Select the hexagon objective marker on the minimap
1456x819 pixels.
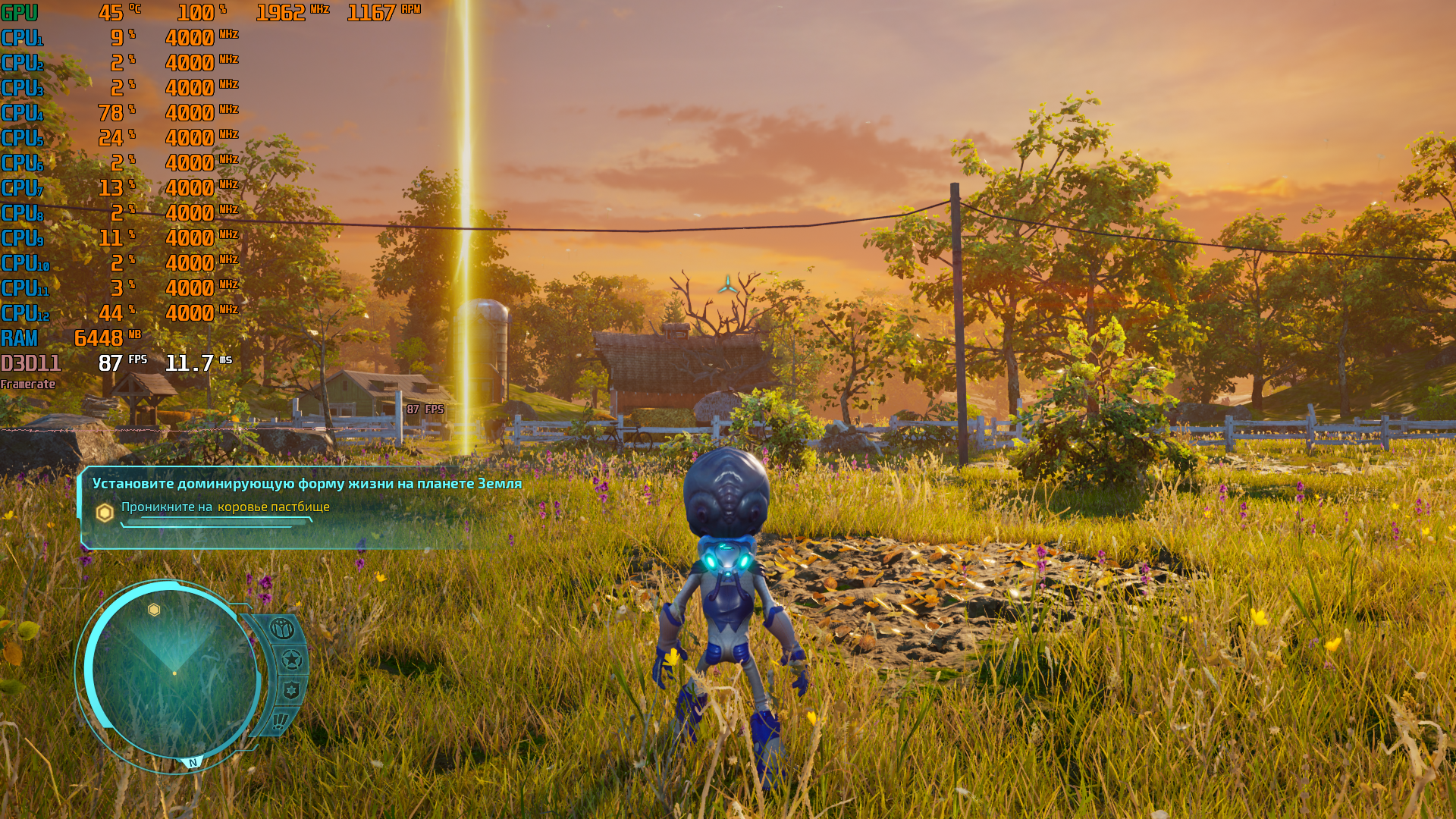154,610
